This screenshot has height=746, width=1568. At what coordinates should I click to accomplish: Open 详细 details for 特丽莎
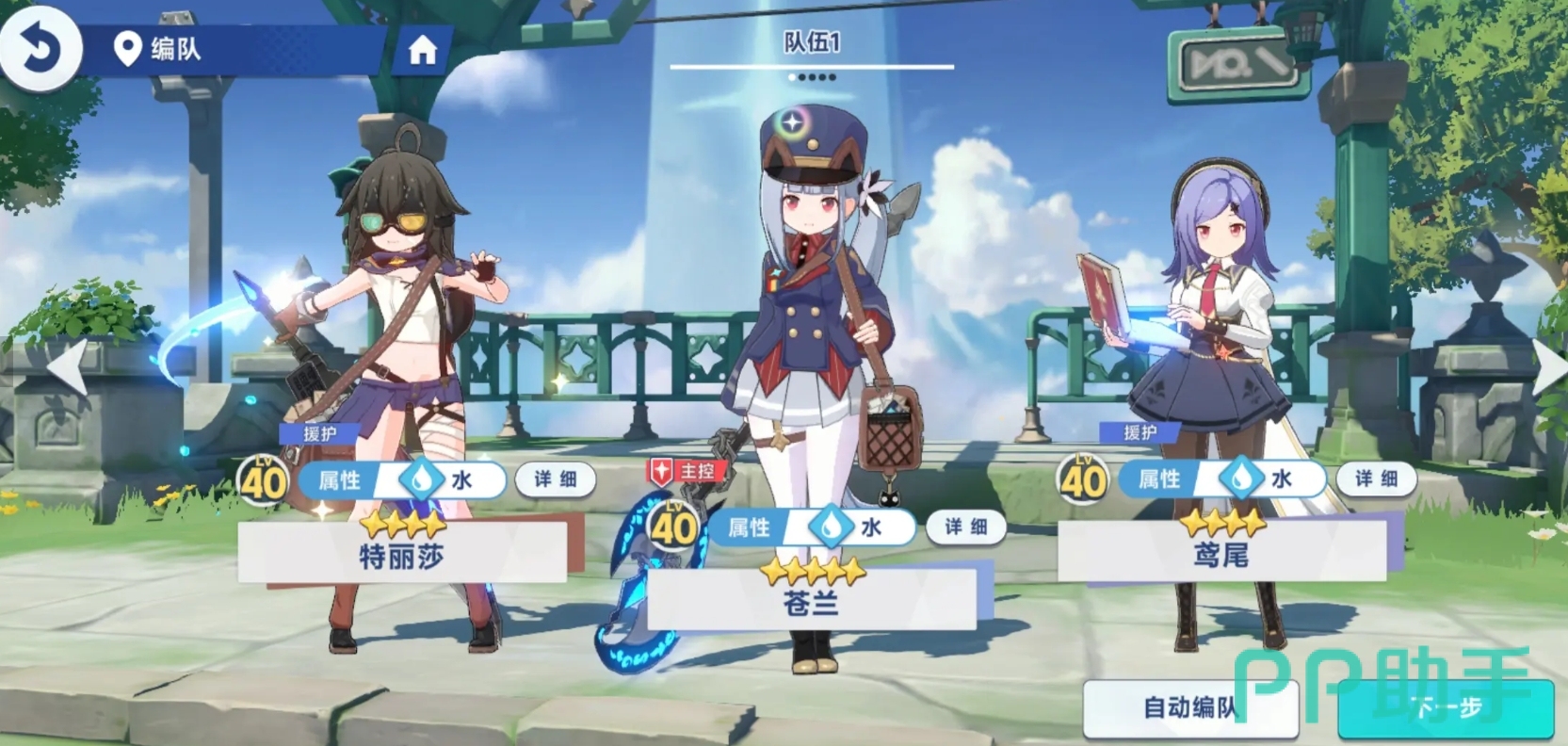pos(556,479)
